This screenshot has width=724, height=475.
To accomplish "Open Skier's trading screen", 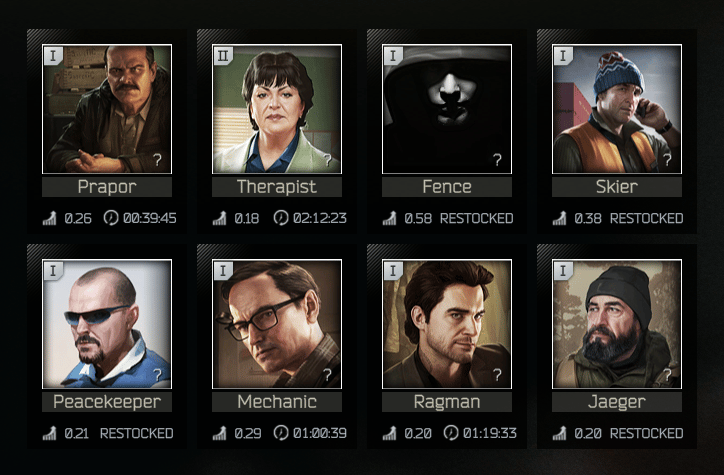I will click(x=617, y=108).
